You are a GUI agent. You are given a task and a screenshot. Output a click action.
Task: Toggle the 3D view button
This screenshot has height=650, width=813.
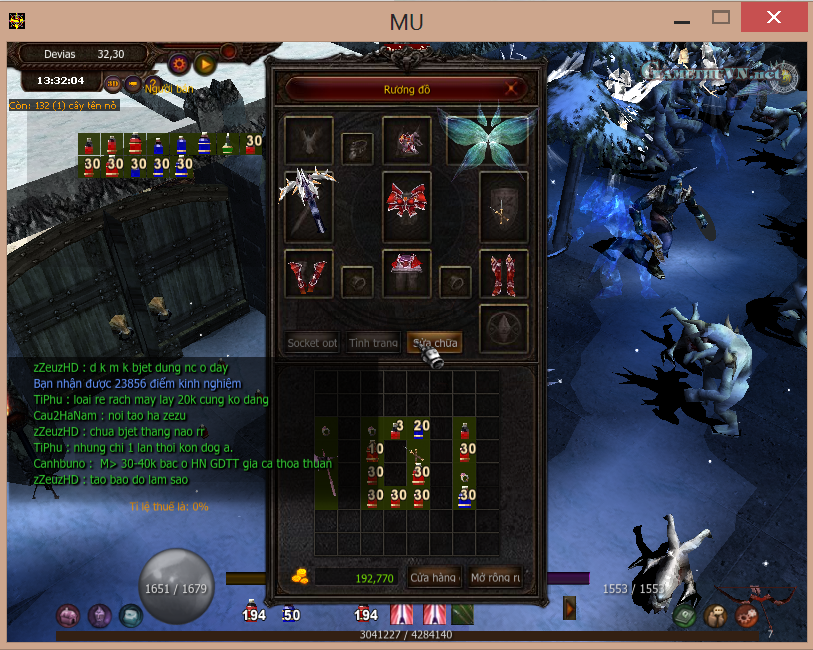pos(113,83)
